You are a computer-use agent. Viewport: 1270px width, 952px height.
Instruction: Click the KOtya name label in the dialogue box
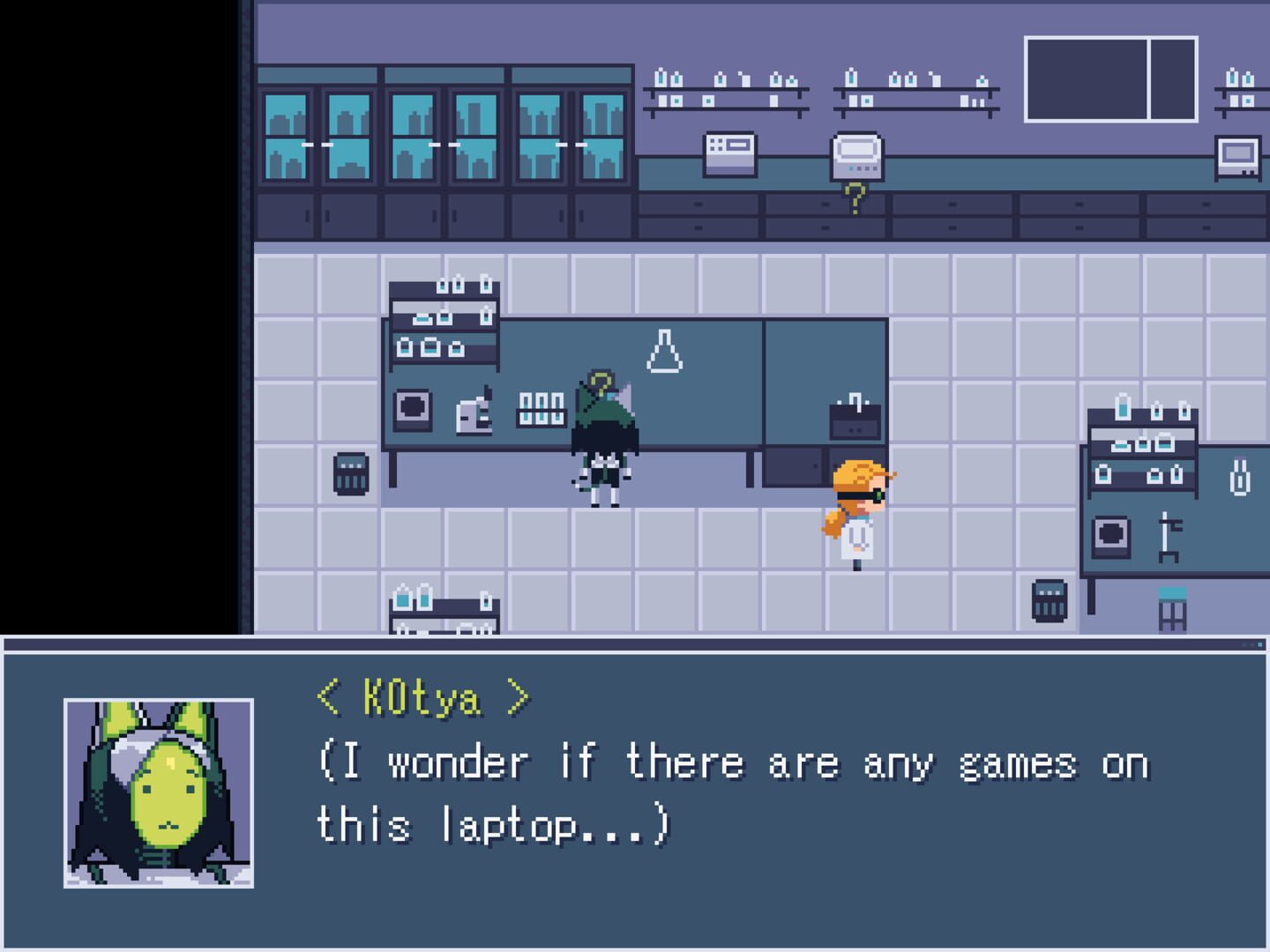point(423,695)
